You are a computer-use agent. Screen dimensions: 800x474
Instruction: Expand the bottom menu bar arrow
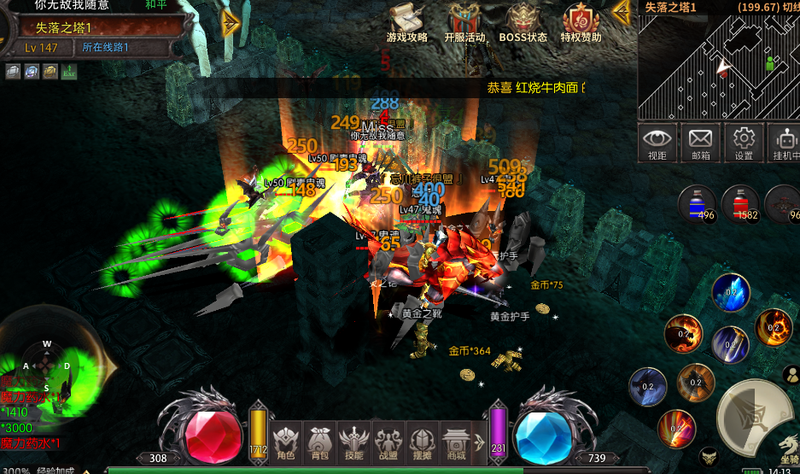[x=481, y=441]
